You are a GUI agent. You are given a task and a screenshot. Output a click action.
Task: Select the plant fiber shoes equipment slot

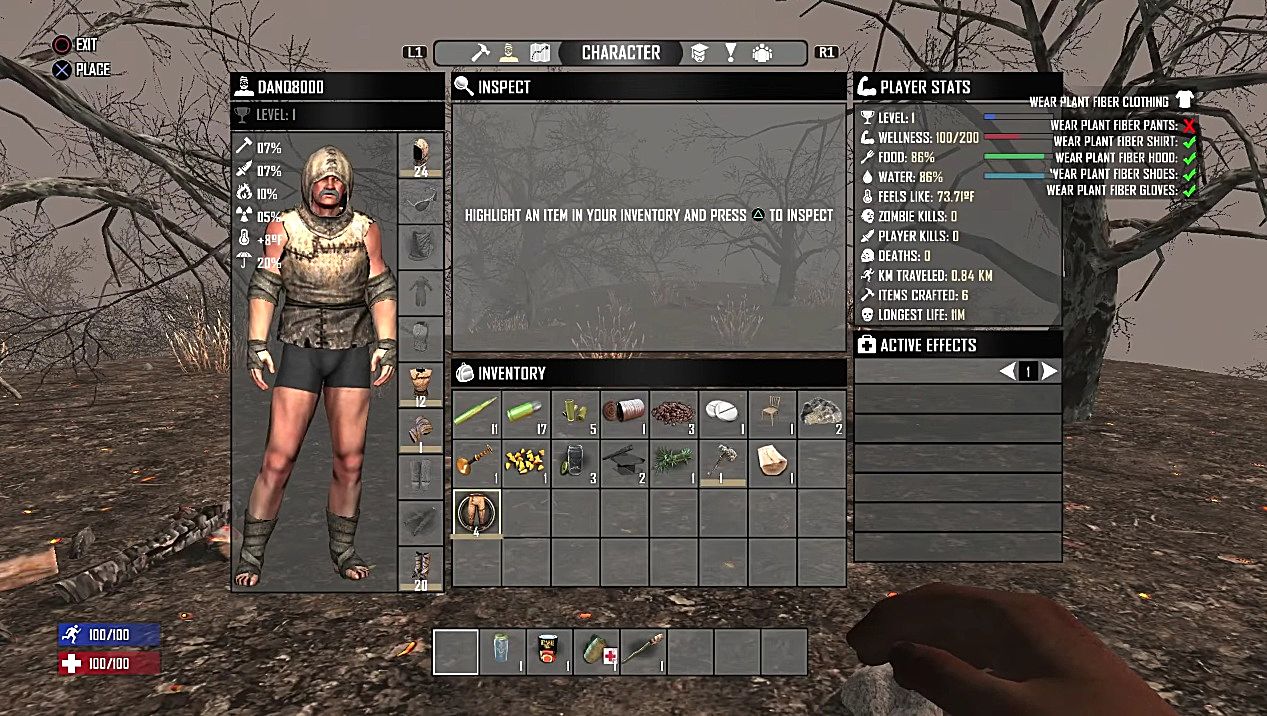pyautogui.click(x=421, y=569)
